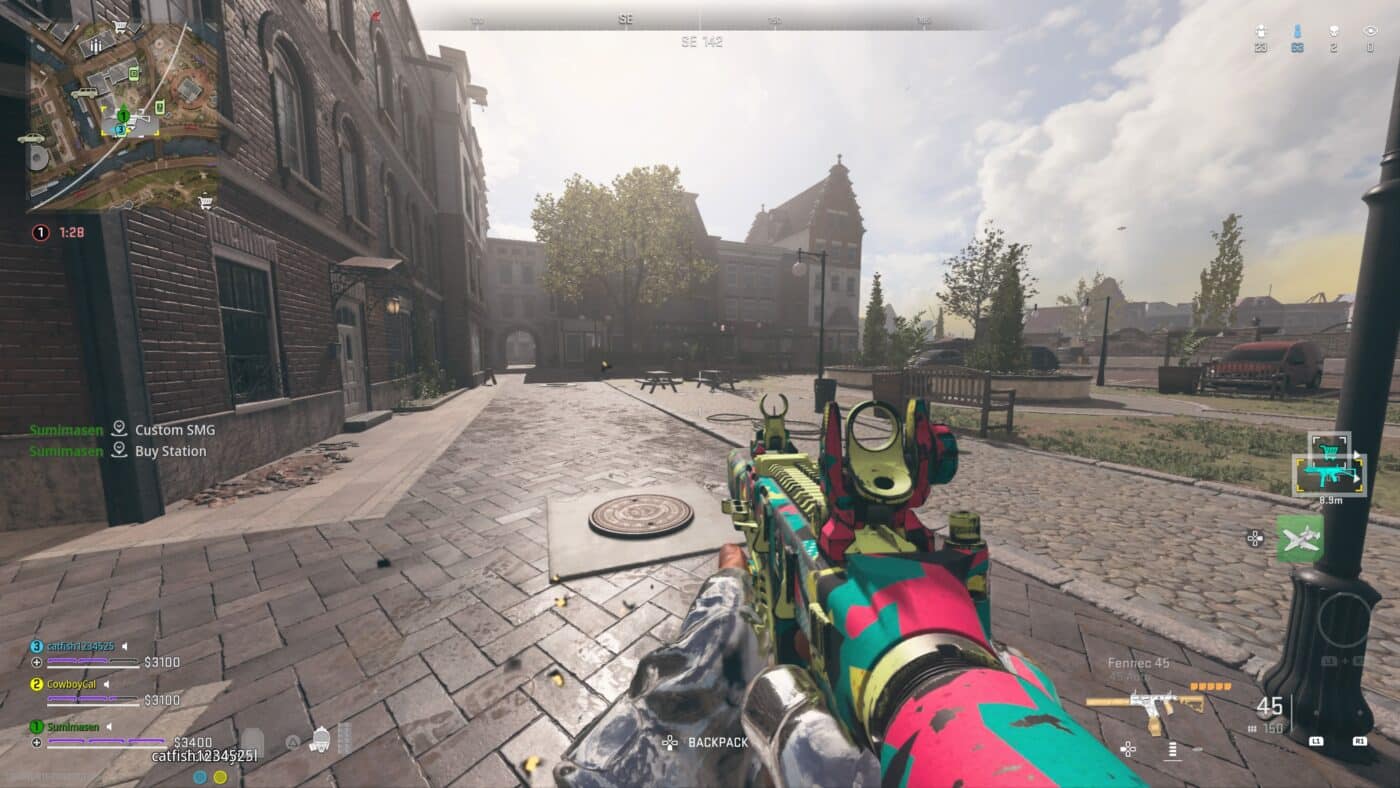
Task: Mute CowboyGal's microphone indicator
Action: click(x=106, y=683)
